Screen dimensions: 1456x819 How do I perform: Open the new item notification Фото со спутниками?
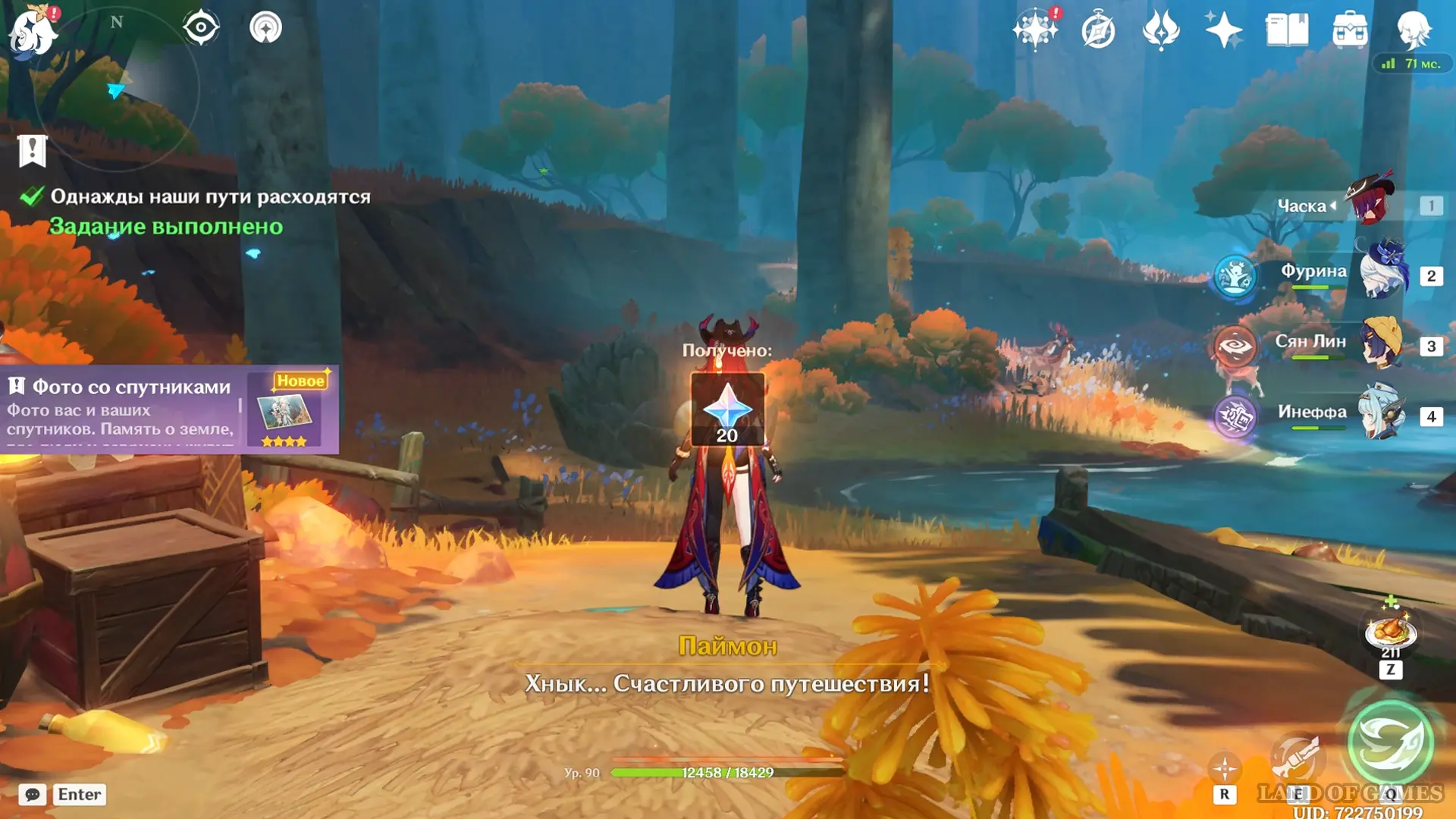(x=168, y=409)
